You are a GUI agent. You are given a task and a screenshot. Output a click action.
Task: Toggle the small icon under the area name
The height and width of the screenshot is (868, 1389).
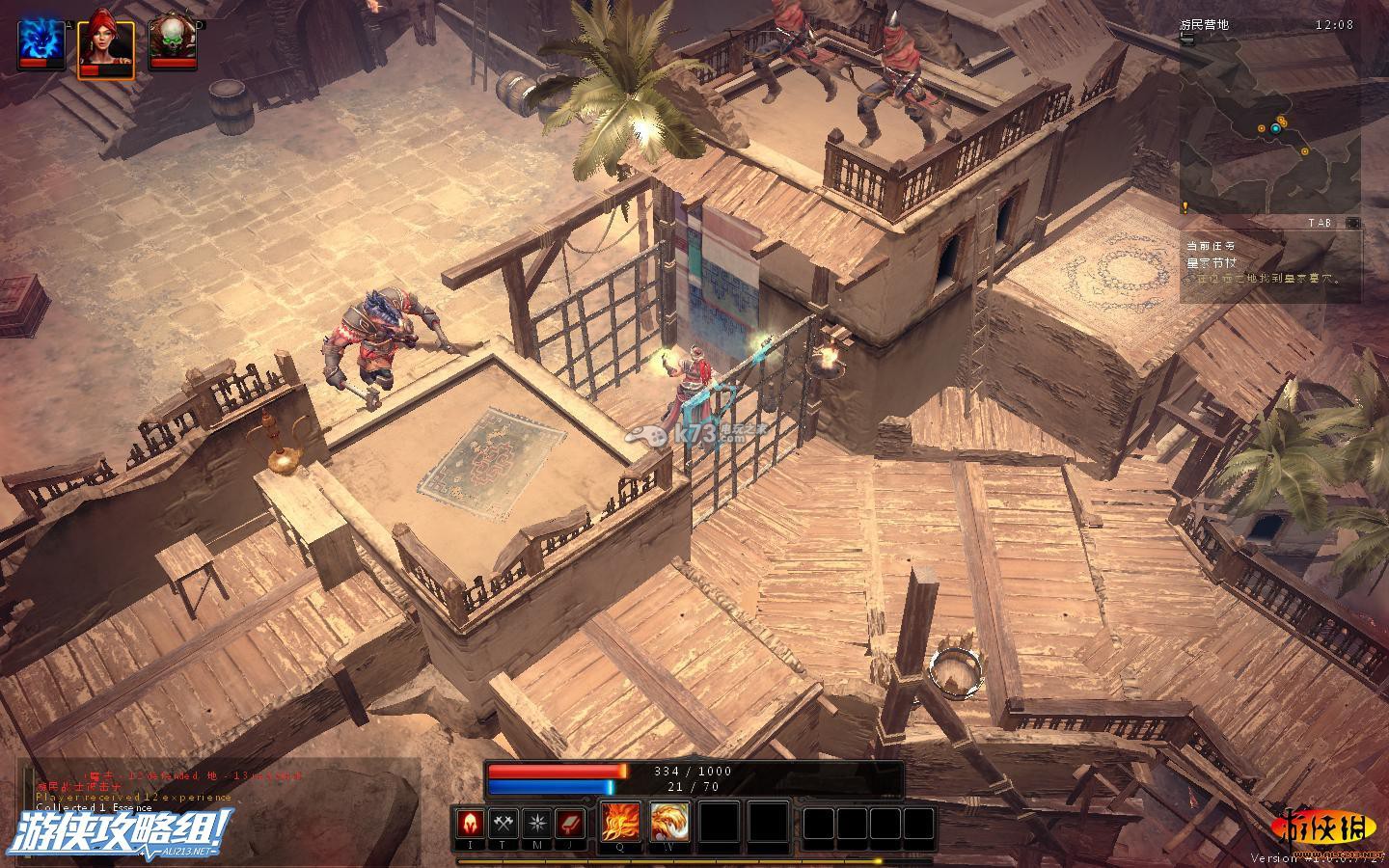[x=1186, y=41]
